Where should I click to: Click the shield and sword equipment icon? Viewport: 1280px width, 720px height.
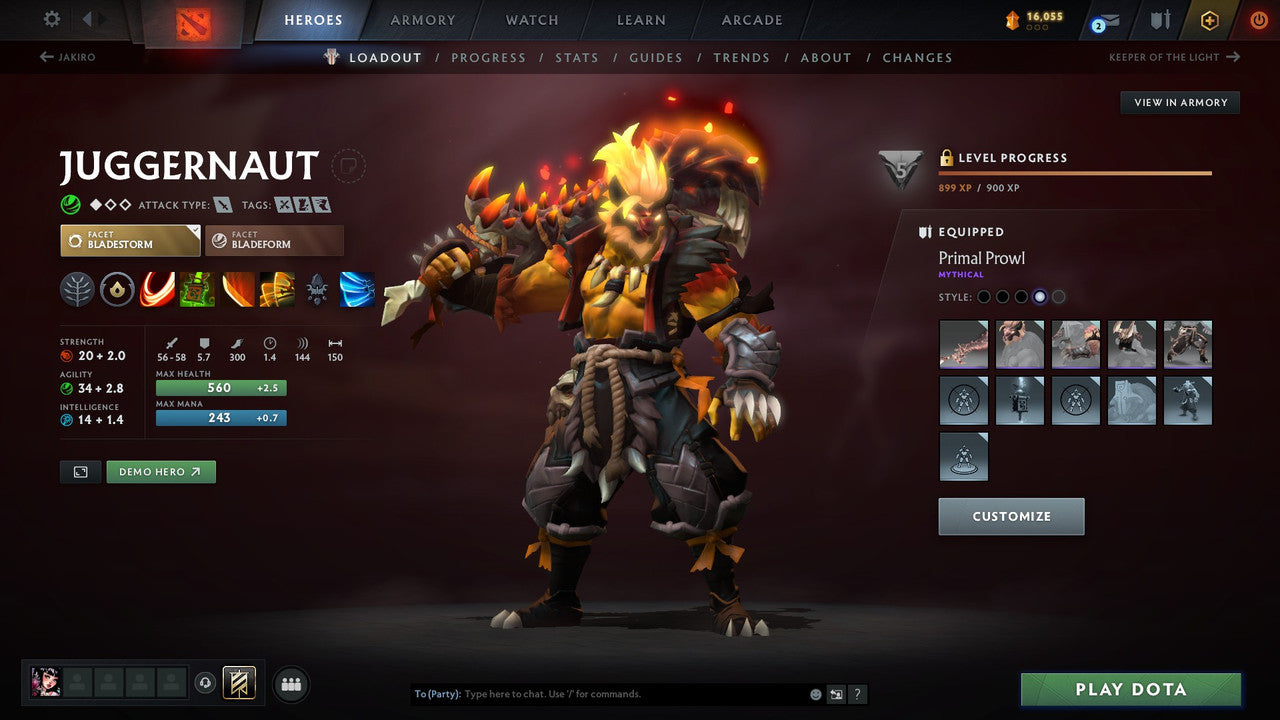pyautogui.click(x=1160, y=19)
